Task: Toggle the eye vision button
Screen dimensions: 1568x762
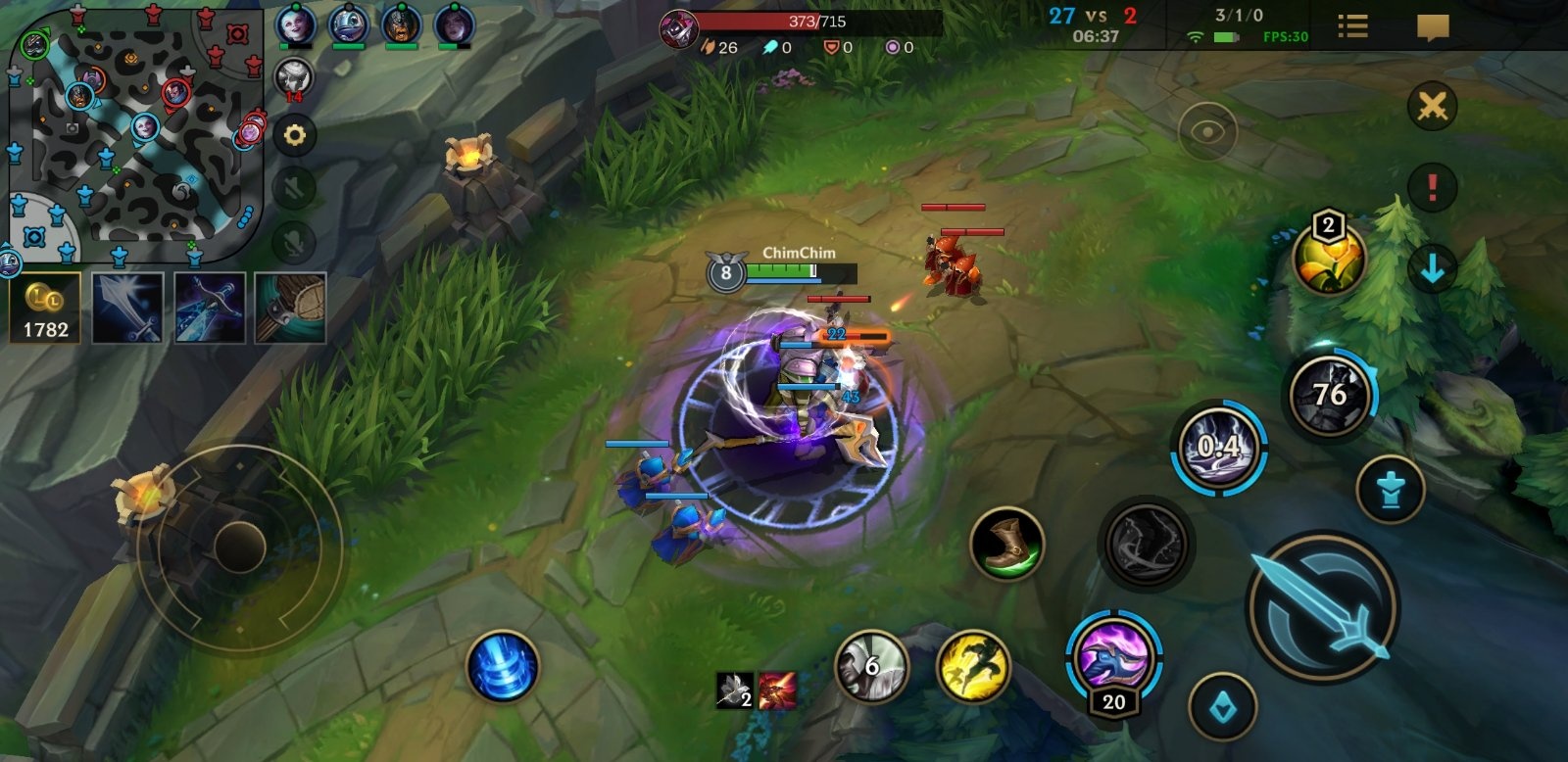Action: pos(1206,132)
